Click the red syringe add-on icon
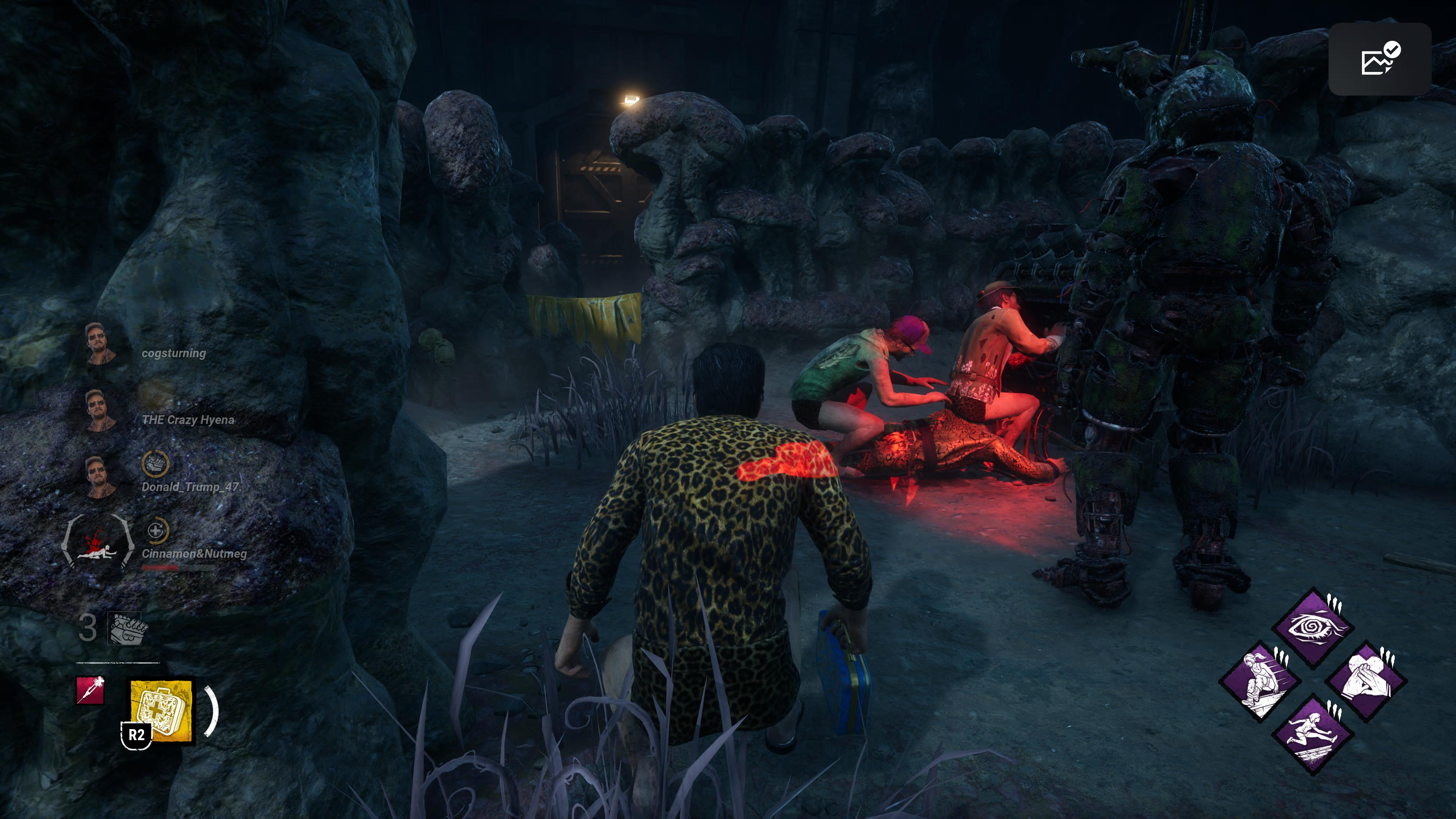This screenshot has width=1456, height=819. point(91,690)
